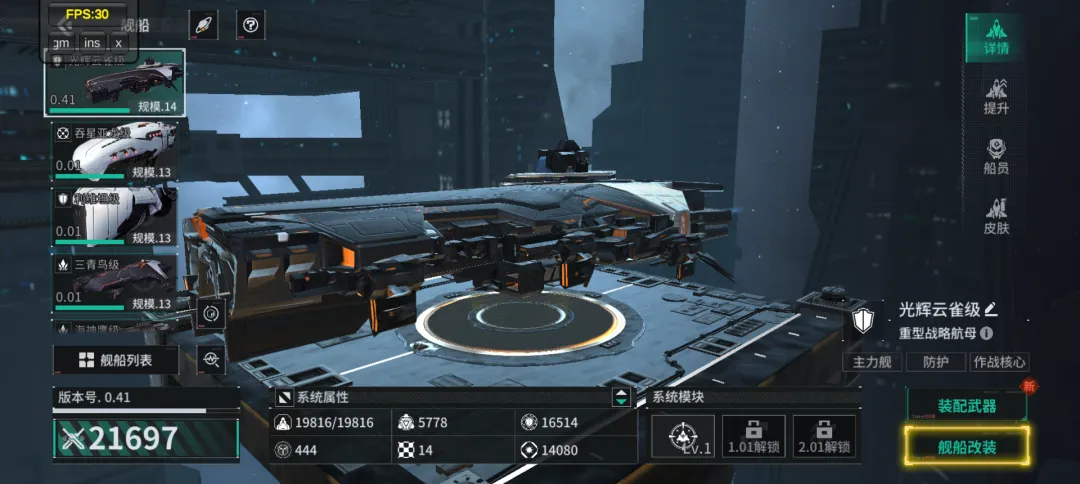Screen dimensions: 1080x484
Task: Select the 吞星亚龙级 ship thumbnail
Action: pyautogui.click(x=114, y=150)
